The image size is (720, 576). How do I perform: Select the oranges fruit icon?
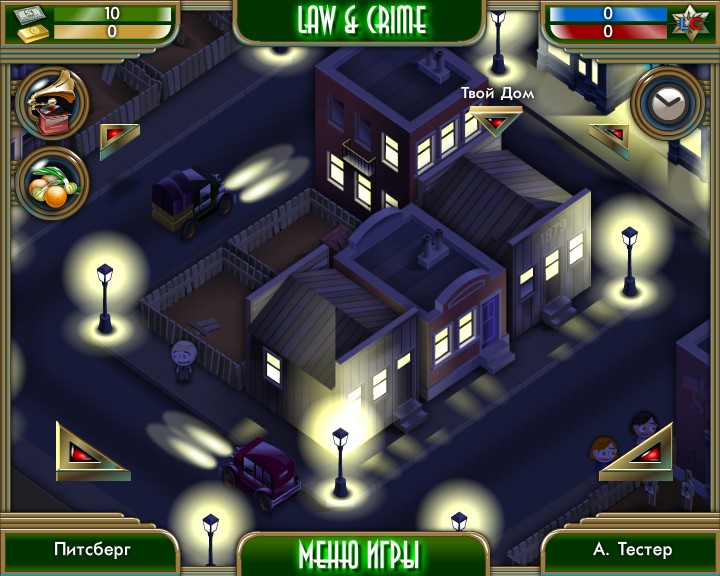click(51, 182)
